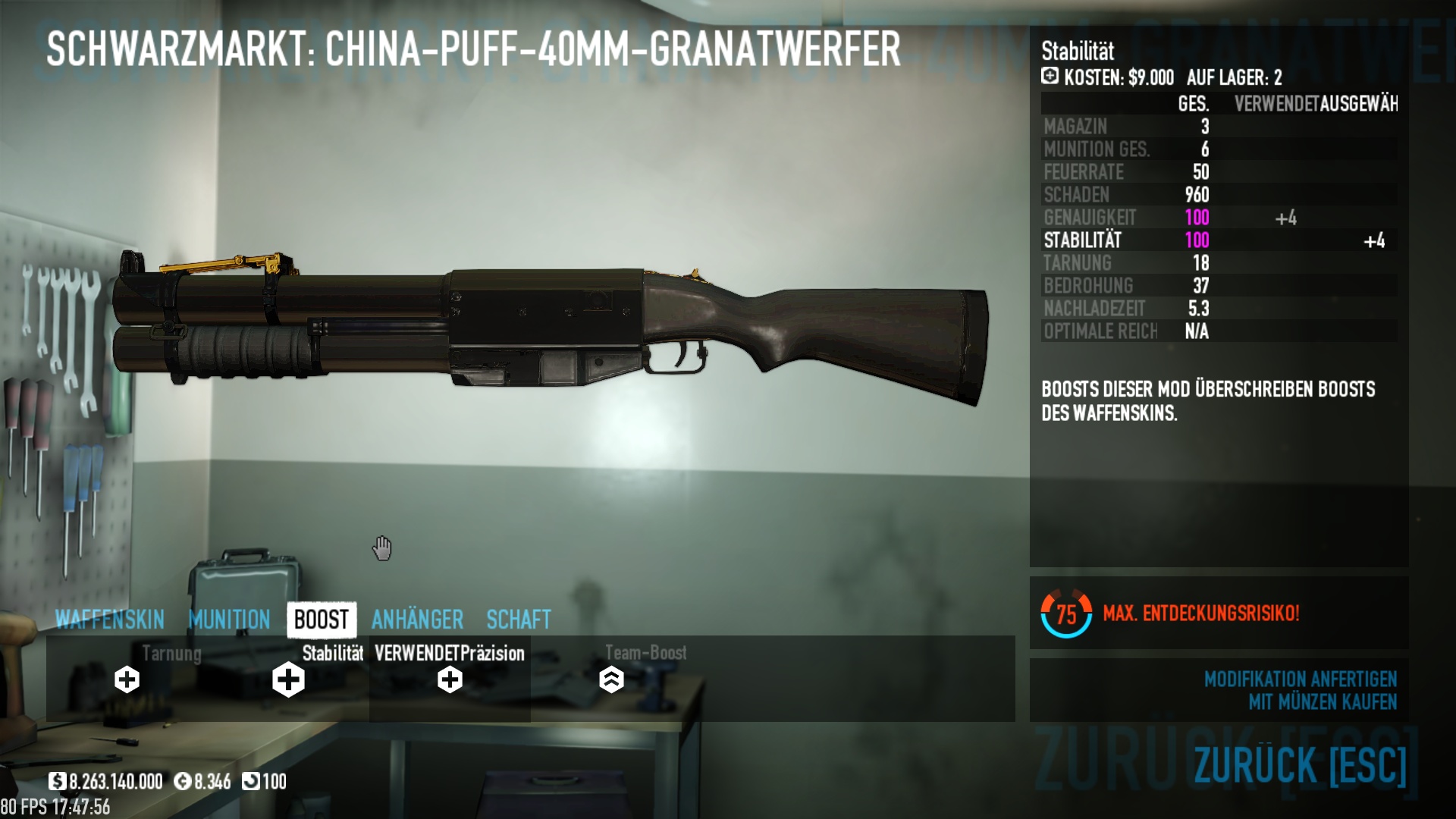Select the Stabilität boost mod

coord(289,679)
